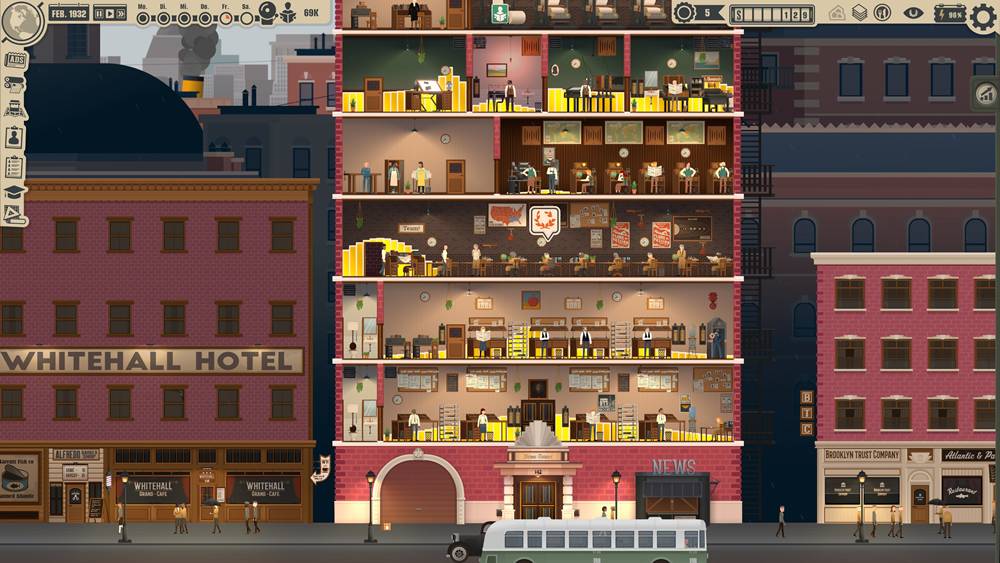This screenshot has width=1000, height=563.
Task: Click the alarm bell icon
Action: [267, 12]
